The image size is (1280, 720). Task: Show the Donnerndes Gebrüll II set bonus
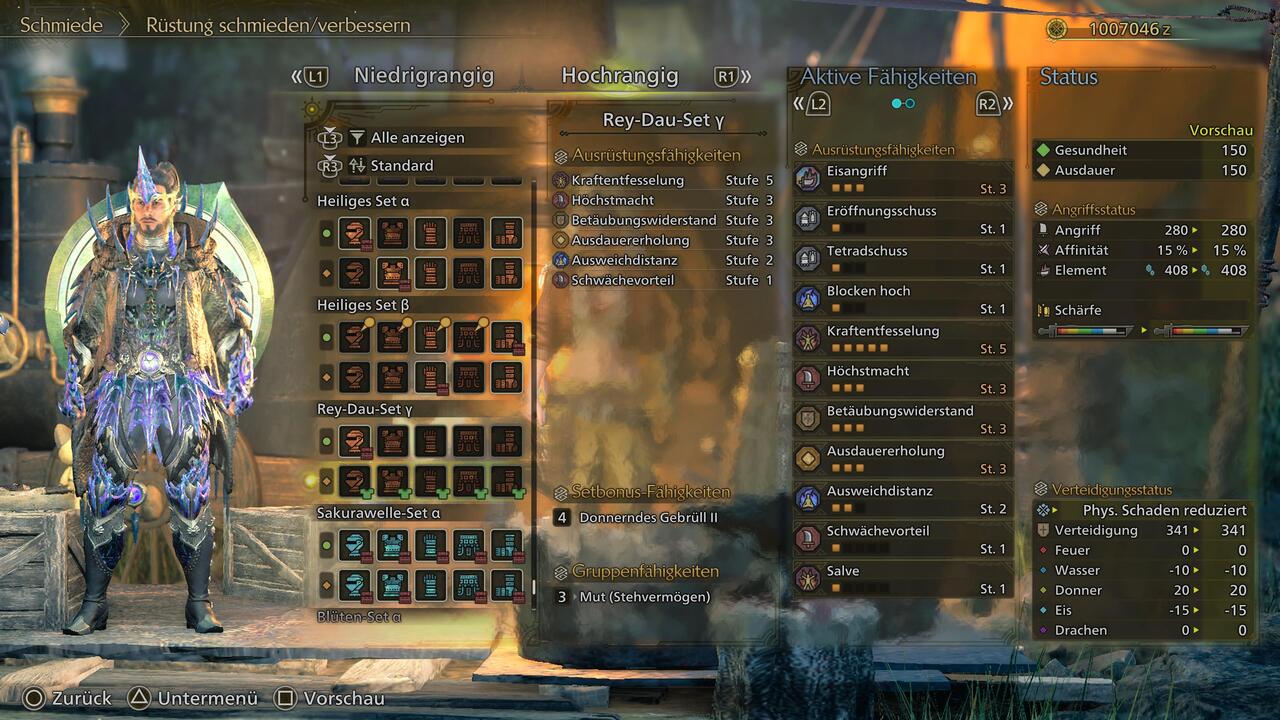tap(648, 518)
